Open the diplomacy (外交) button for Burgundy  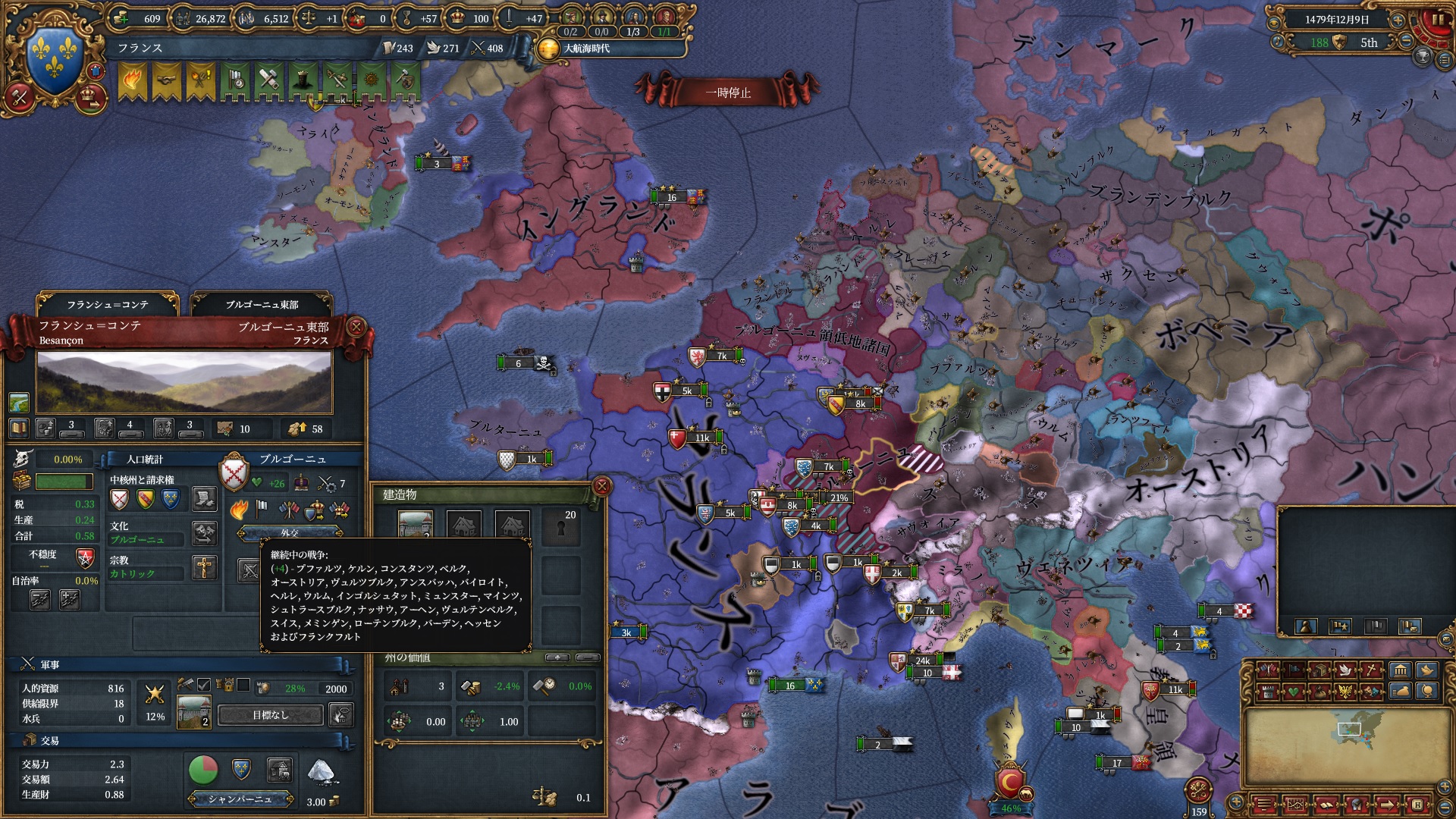pos(290,532)
